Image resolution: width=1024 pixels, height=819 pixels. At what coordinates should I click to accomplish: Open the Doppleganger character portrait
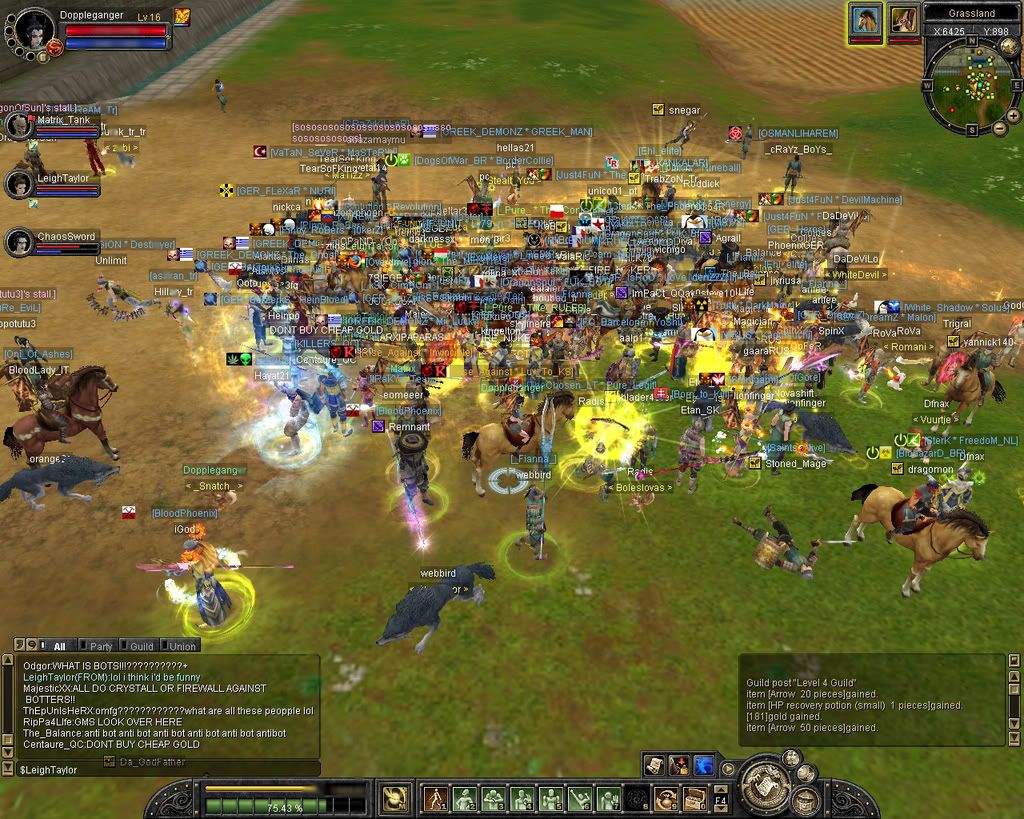32,33
